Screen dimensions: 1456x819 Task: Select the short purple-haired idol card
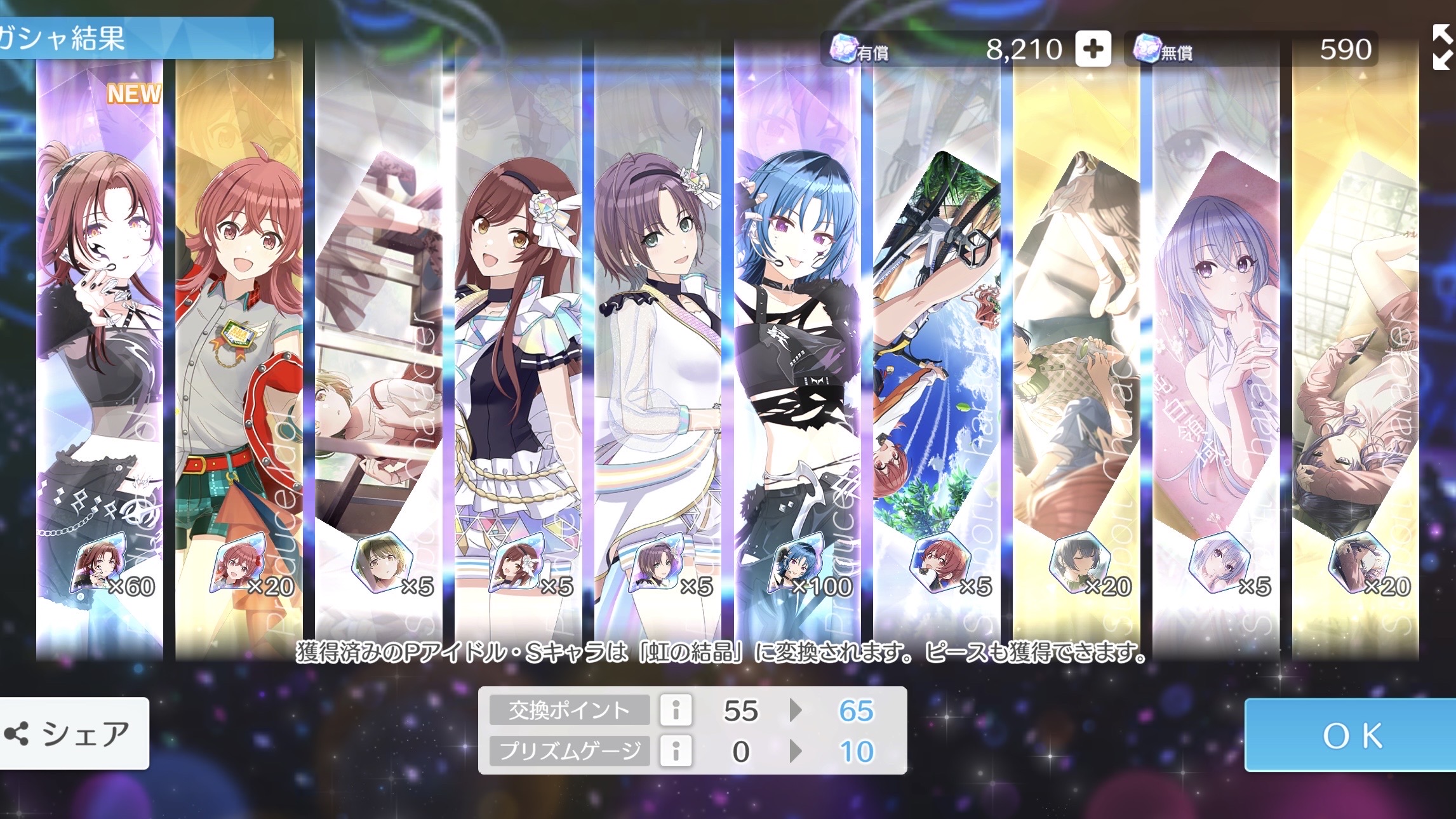pos(658,349)
